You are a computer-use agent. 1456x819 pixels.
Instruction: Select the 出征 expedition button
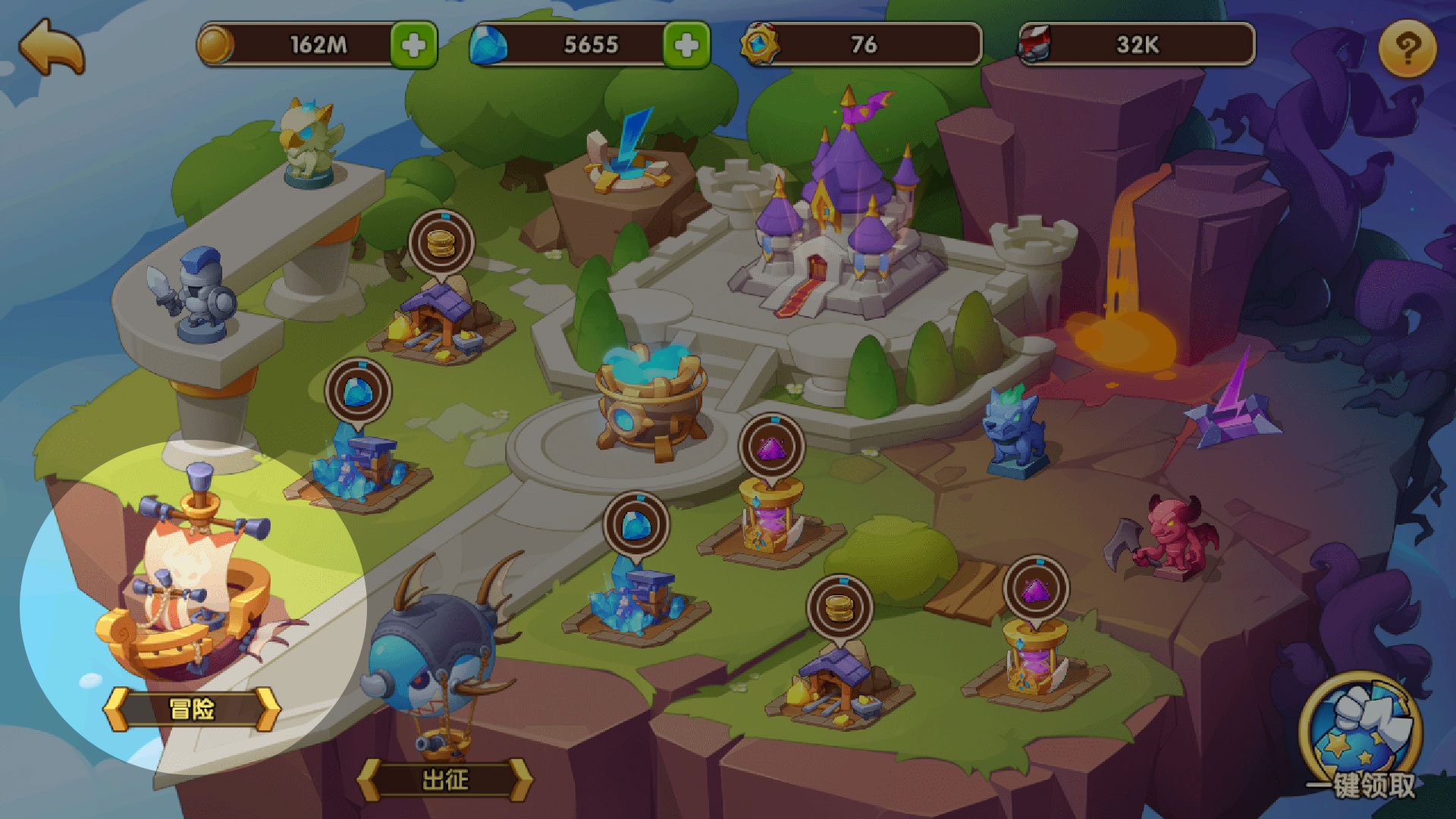point(445,780)
